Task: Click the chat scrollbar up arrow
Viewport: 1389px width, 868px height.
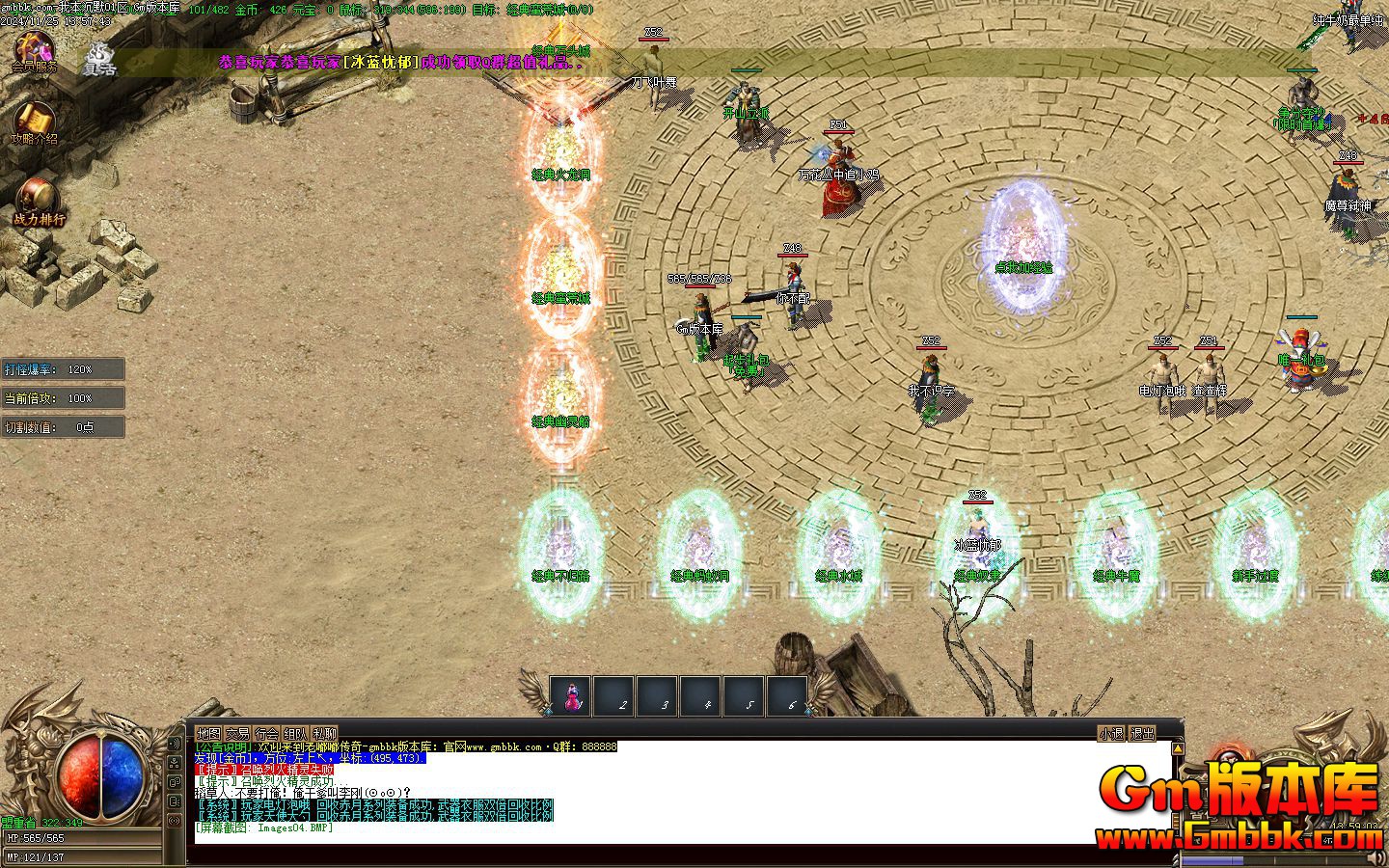Action: (1177, 747)
